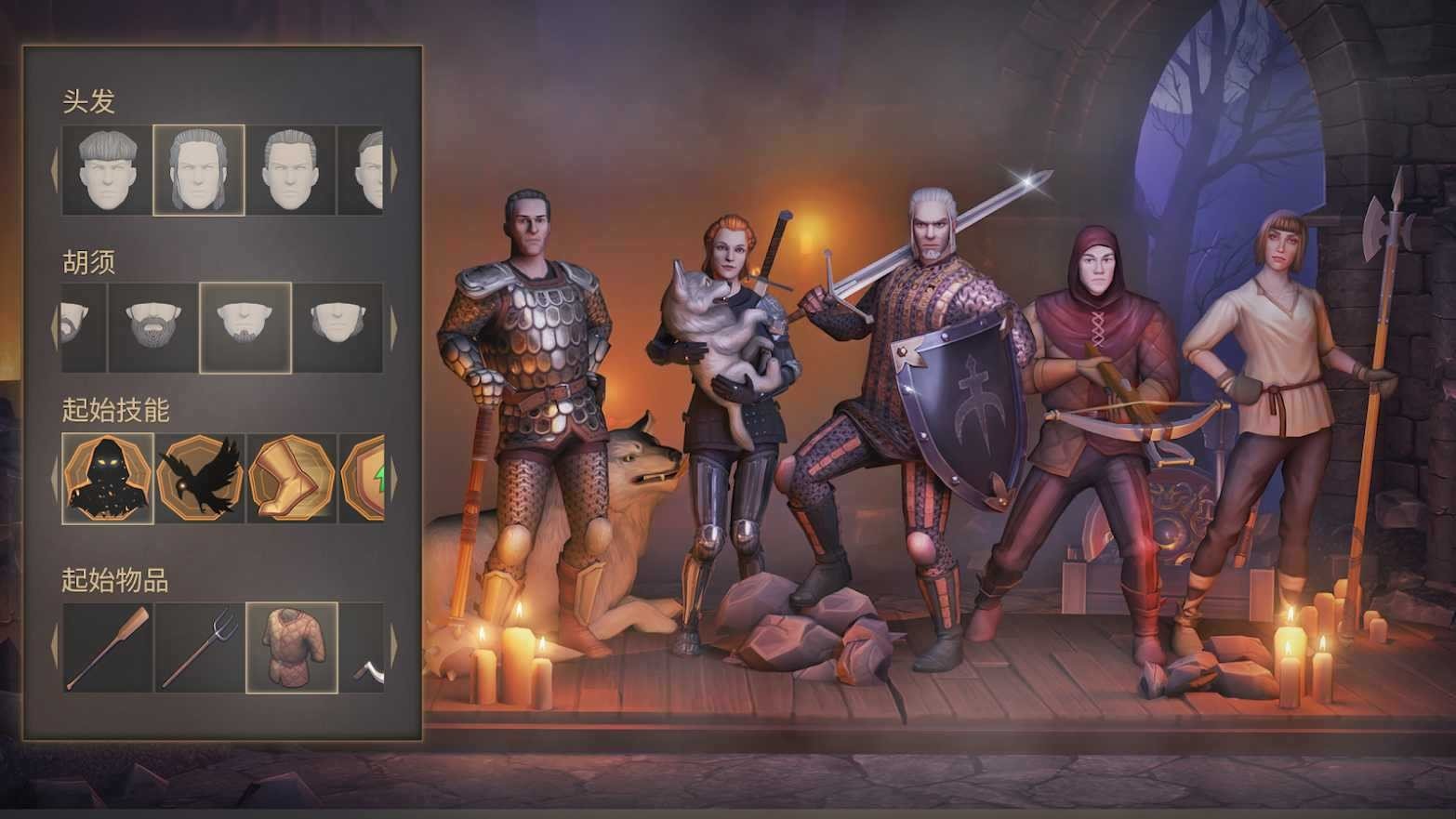Pick the short swept-back hairstyle
This screenshot has height=819, width=1456.
point(290,170)
